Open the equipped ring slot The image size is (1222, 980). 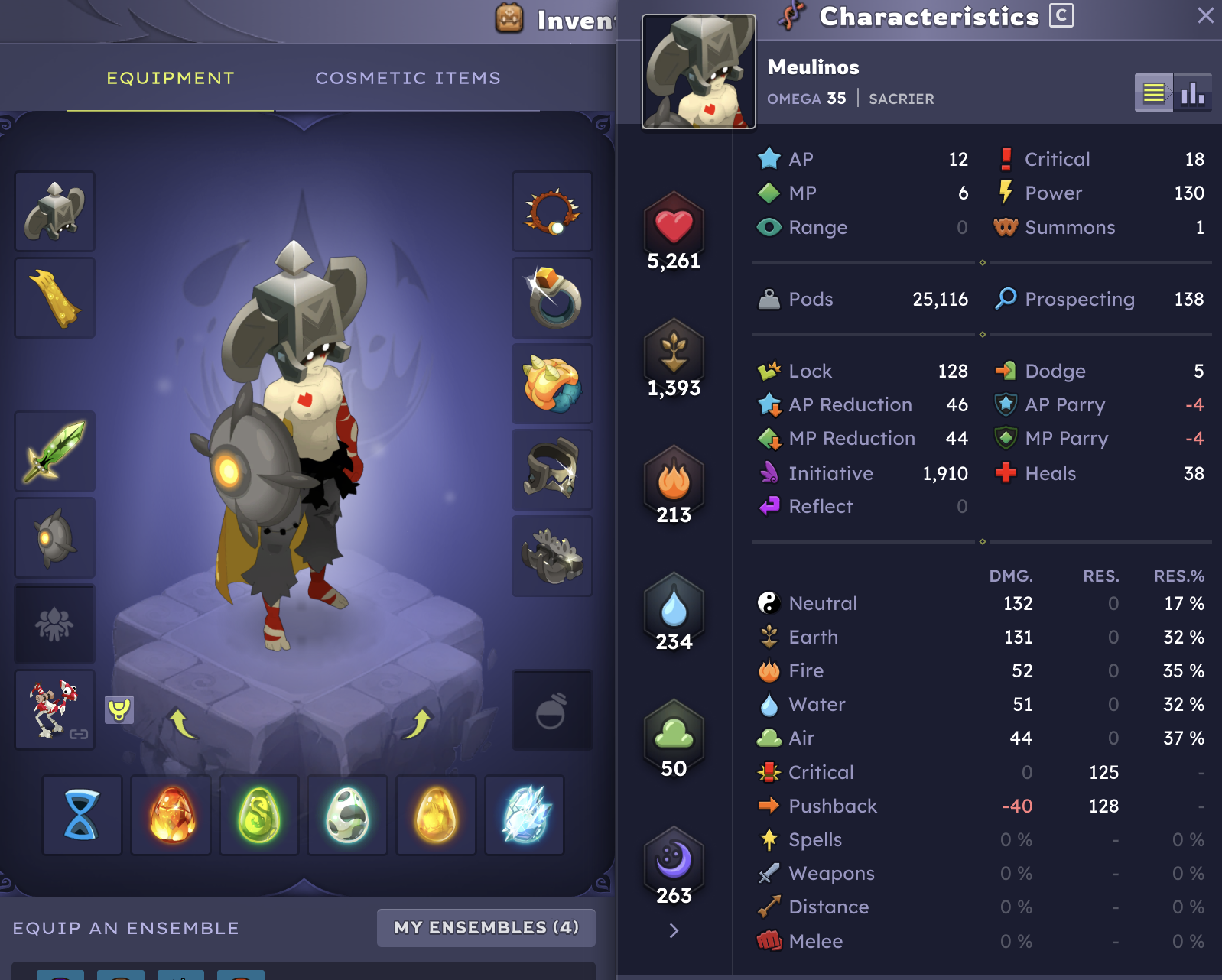[551, 297]
